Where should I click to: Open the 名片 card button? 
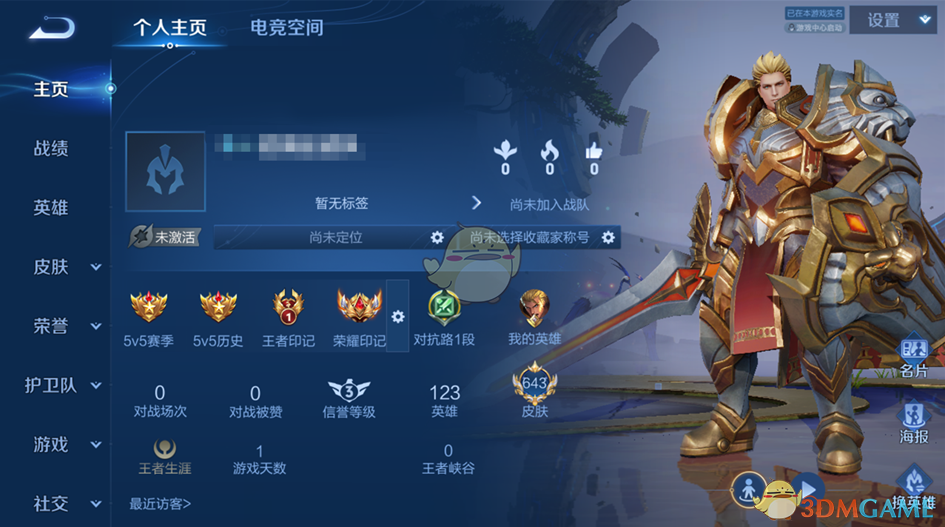pos(913,356)
